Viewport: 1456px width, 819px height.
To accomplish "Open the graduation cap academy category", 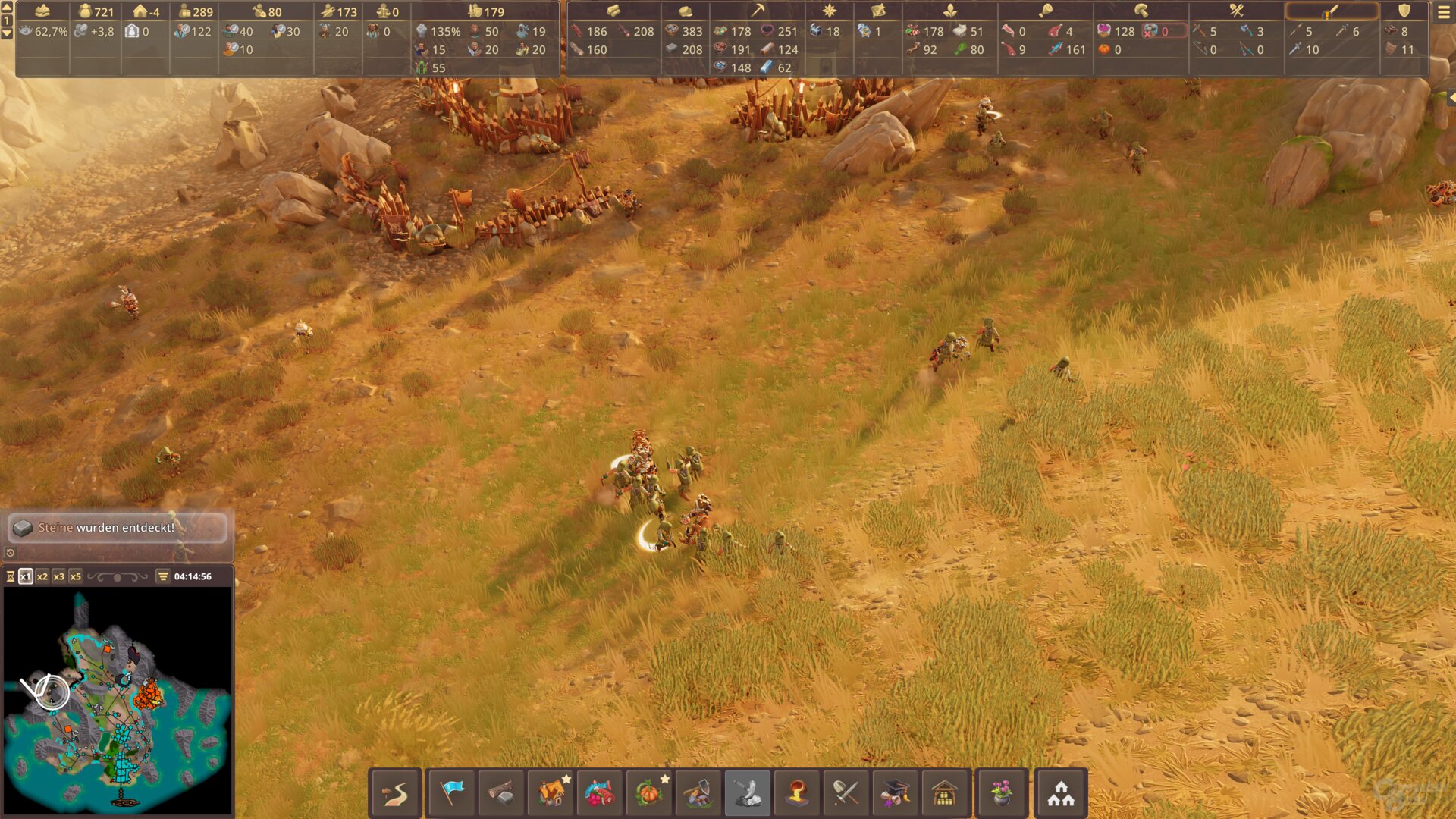I will pos(895,793).
